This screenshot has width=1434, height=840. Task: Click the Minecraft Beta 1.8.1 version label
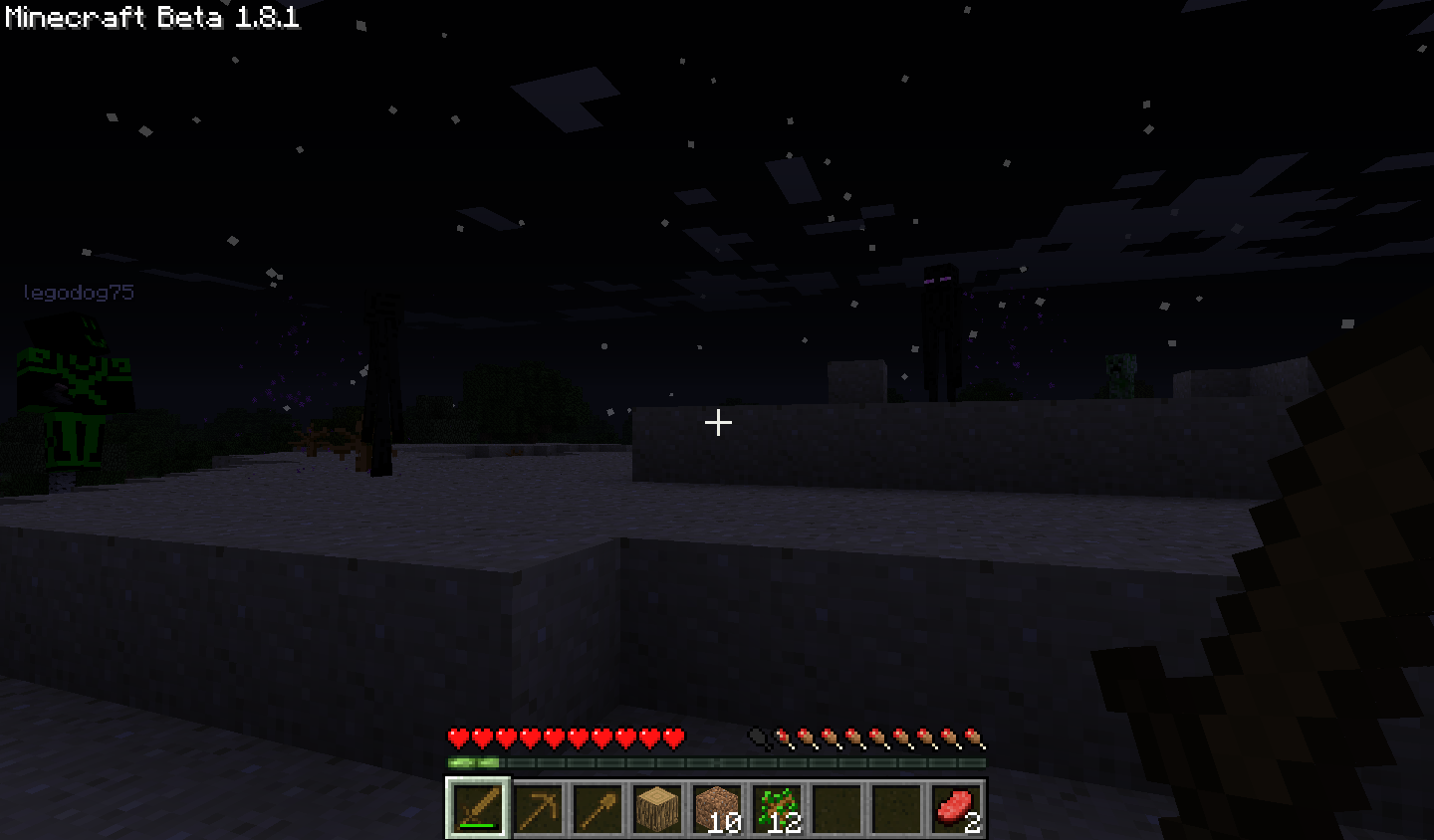pyautogui.click(x=147, y=16)
